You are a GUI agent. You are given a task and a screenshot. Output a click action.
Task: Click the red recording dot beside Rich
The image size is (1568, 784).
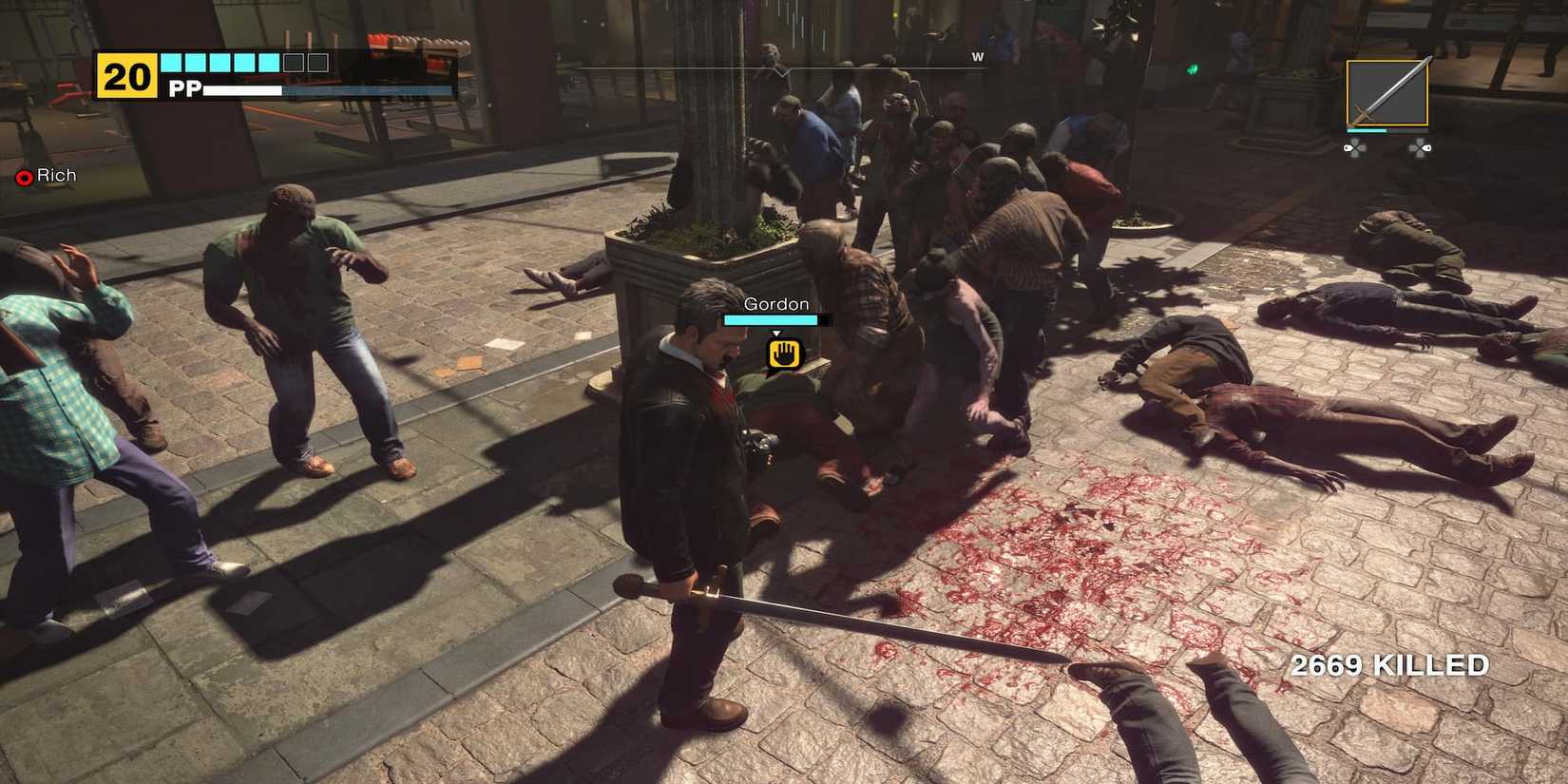point(25,176)
